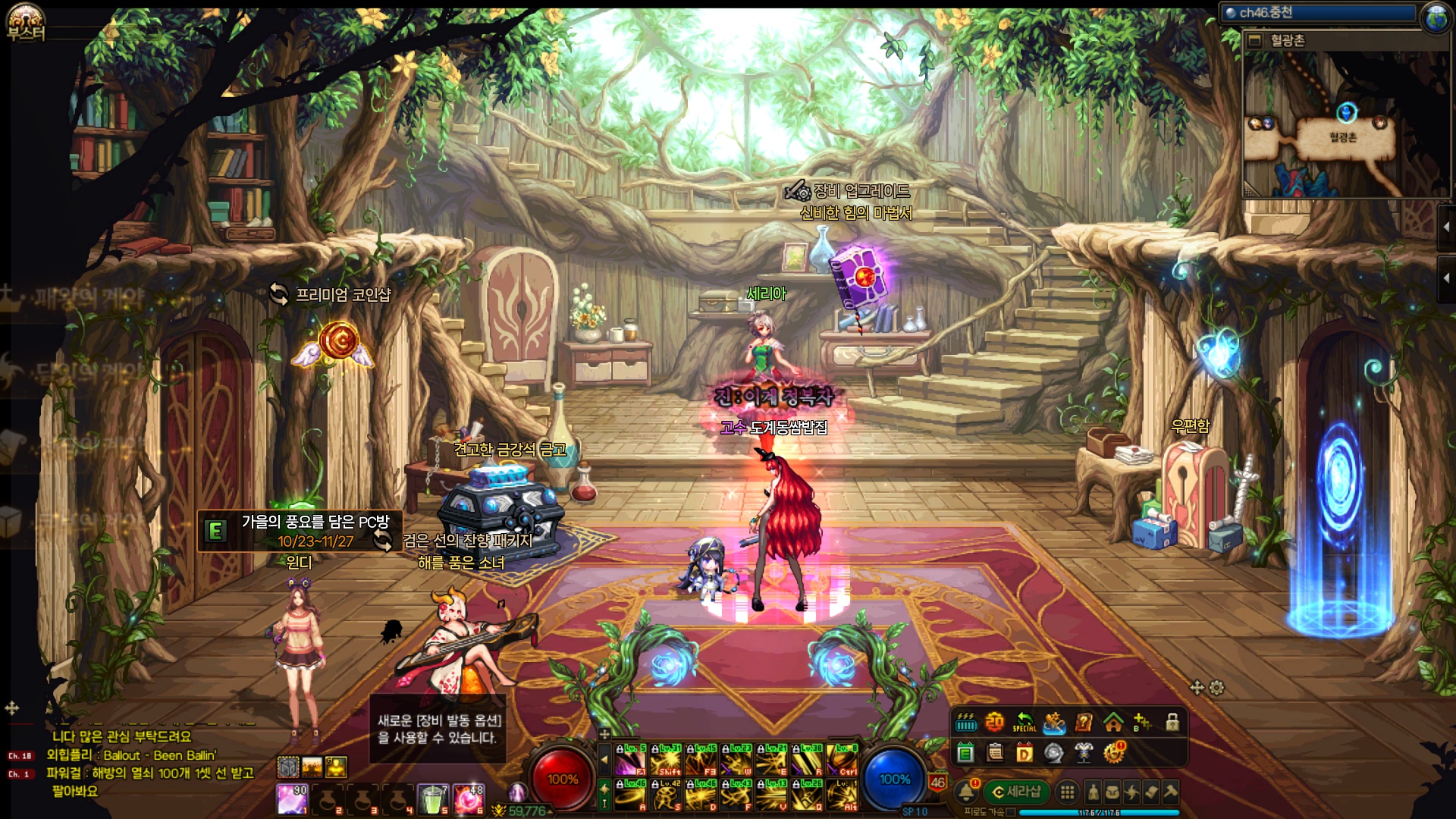Tick the 피로도 가속 checkbox
Screen dimensions: 1456x819
coord(1011,812)
